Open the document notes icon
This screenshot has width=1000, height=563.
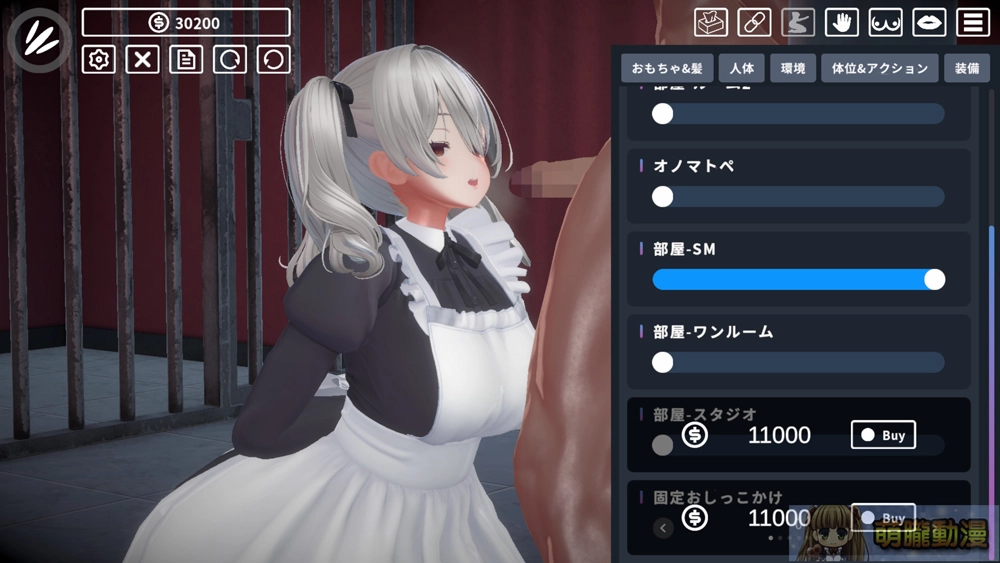[x=185, y=59]
